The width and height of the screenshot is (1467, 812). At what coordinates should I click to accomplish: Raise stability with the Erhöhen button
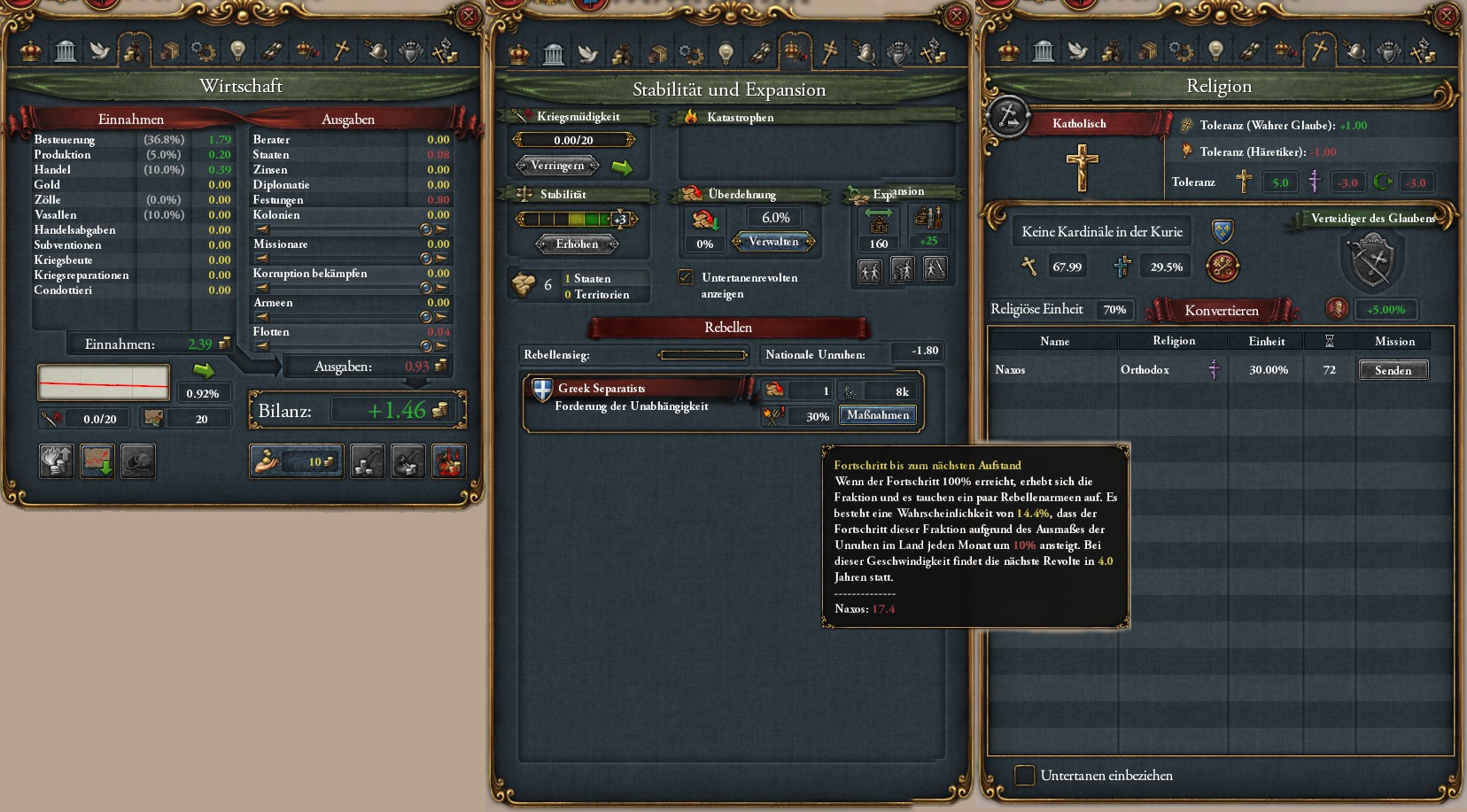pos(577,244)
